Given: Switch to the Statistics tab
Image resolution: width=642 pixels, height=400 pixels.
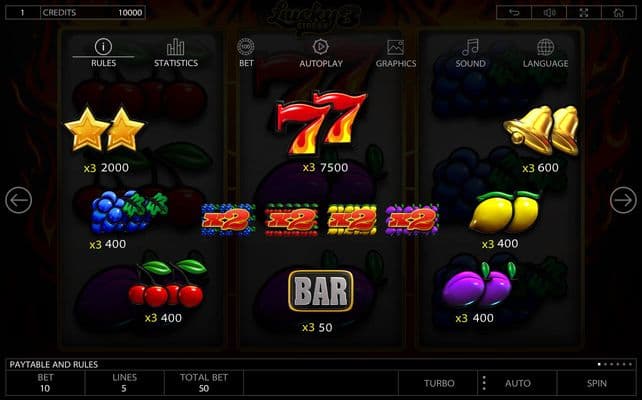Looking at the screenshot, I should tap(176, 53).
